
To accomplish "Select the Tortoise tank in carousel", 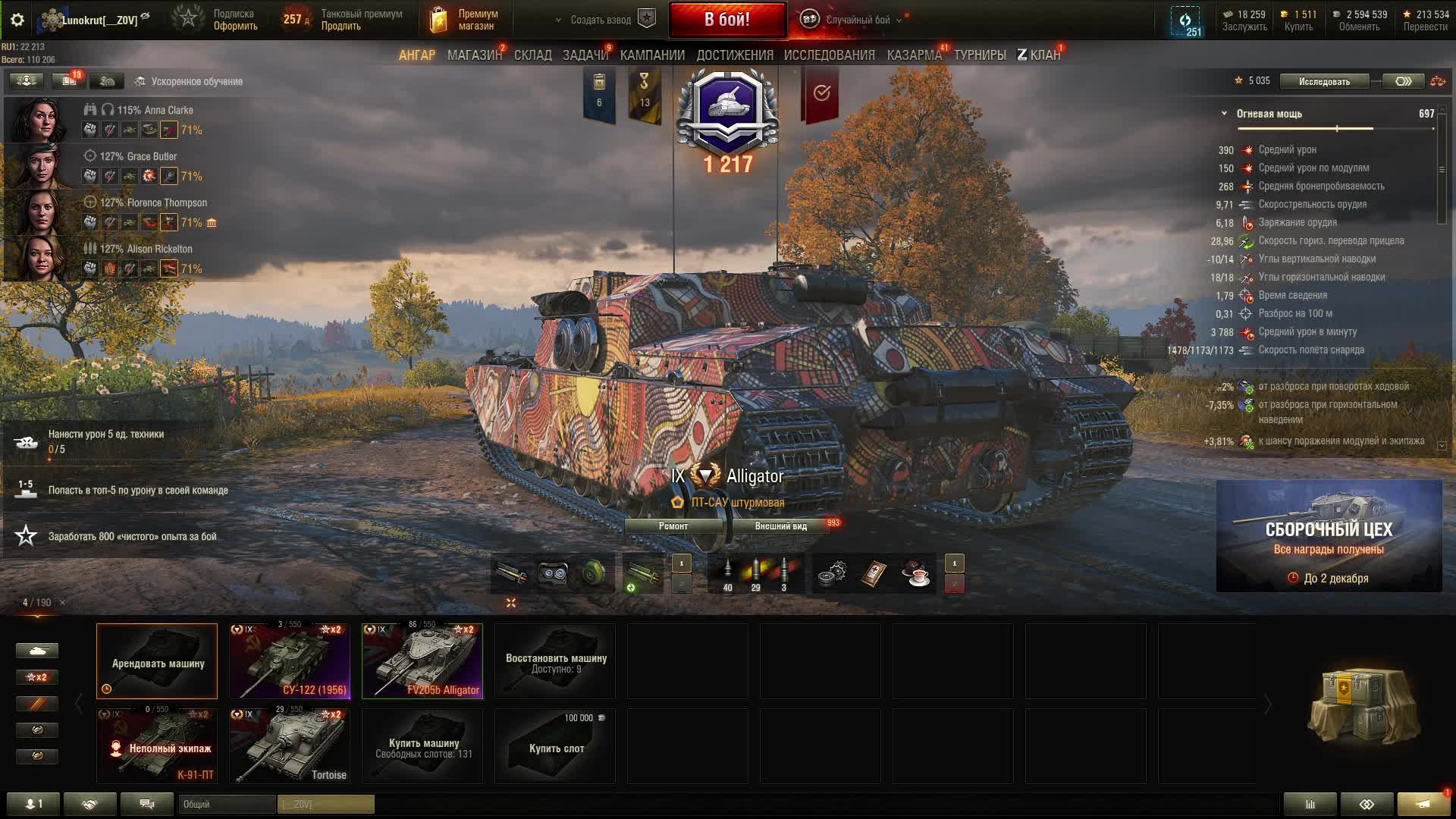I will point(290,746).
